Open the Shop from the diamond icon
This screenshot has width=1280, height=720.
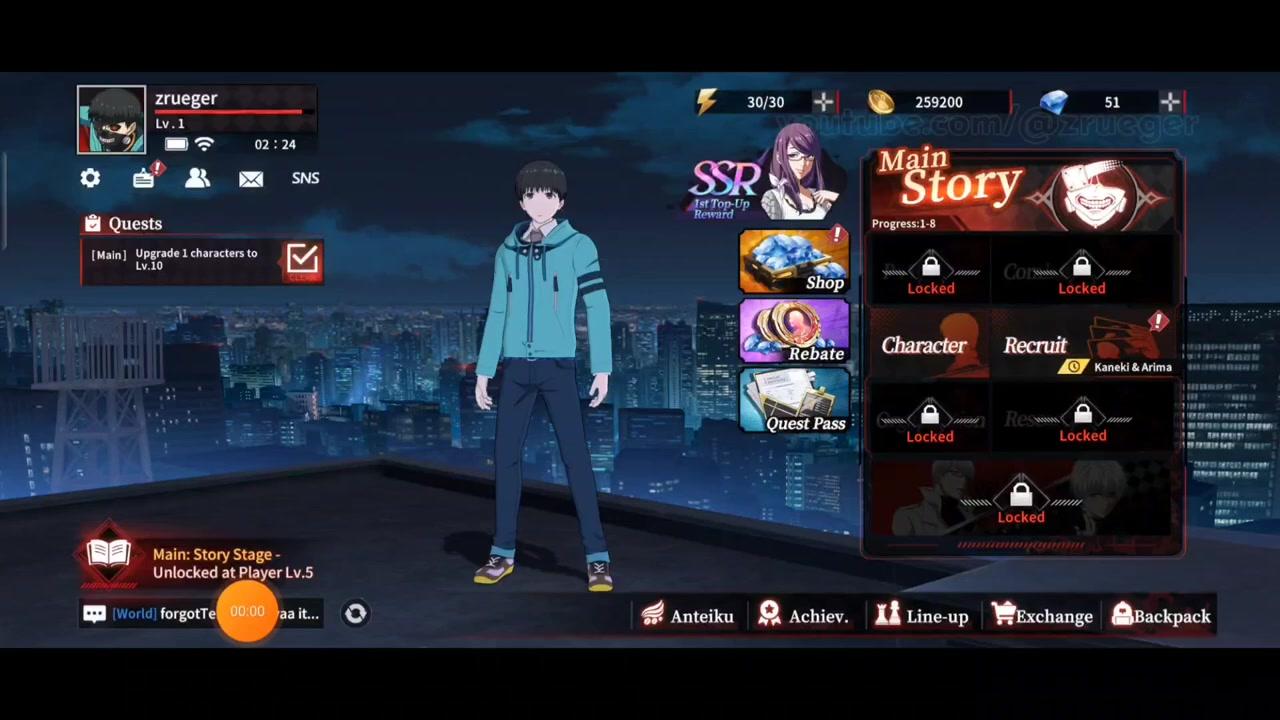tap(795, 262)
